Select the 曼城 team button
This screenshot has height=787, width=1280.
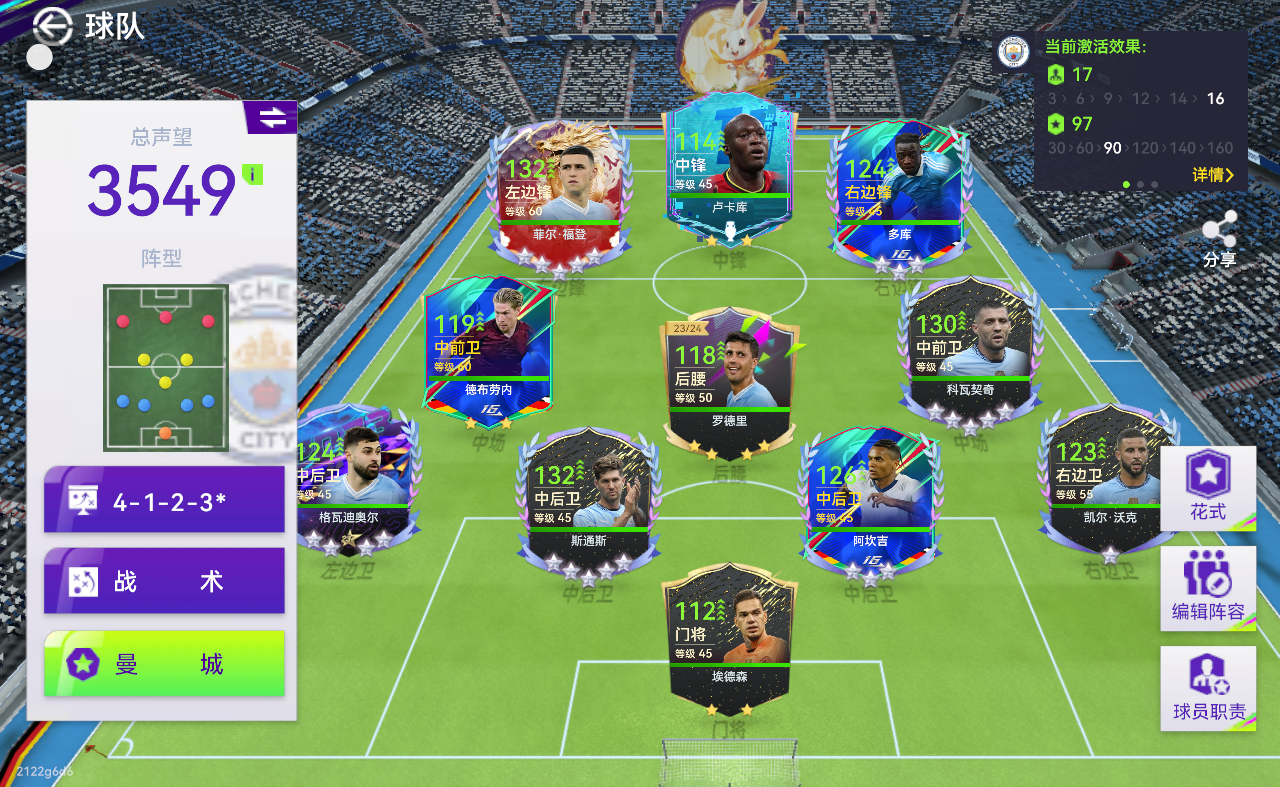coord(164,663)
